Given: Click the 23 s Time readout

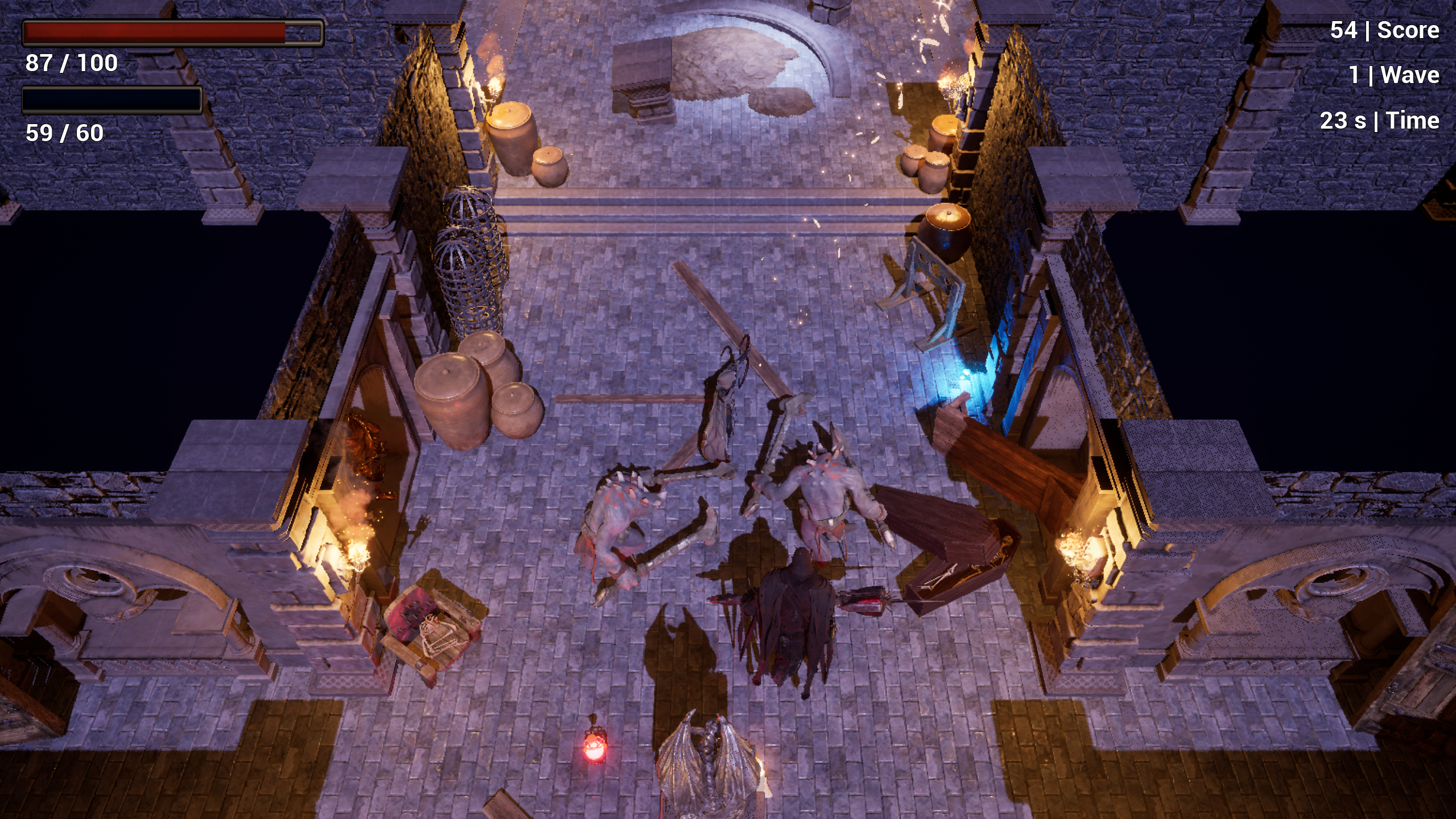Looking at the screenshot, I should click(1379, 120).
